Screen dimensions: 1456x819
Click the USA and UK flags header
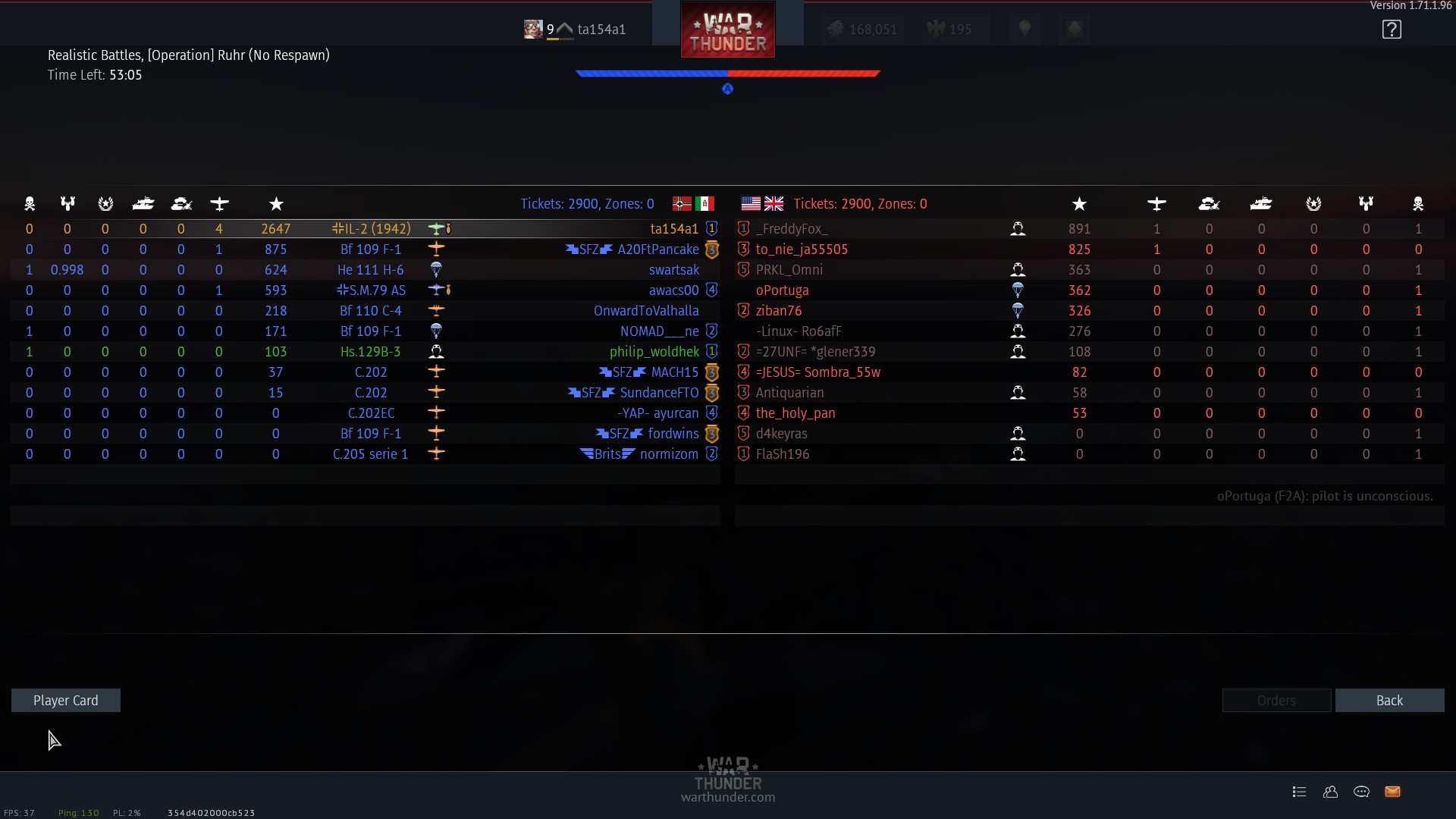(762, 203)
